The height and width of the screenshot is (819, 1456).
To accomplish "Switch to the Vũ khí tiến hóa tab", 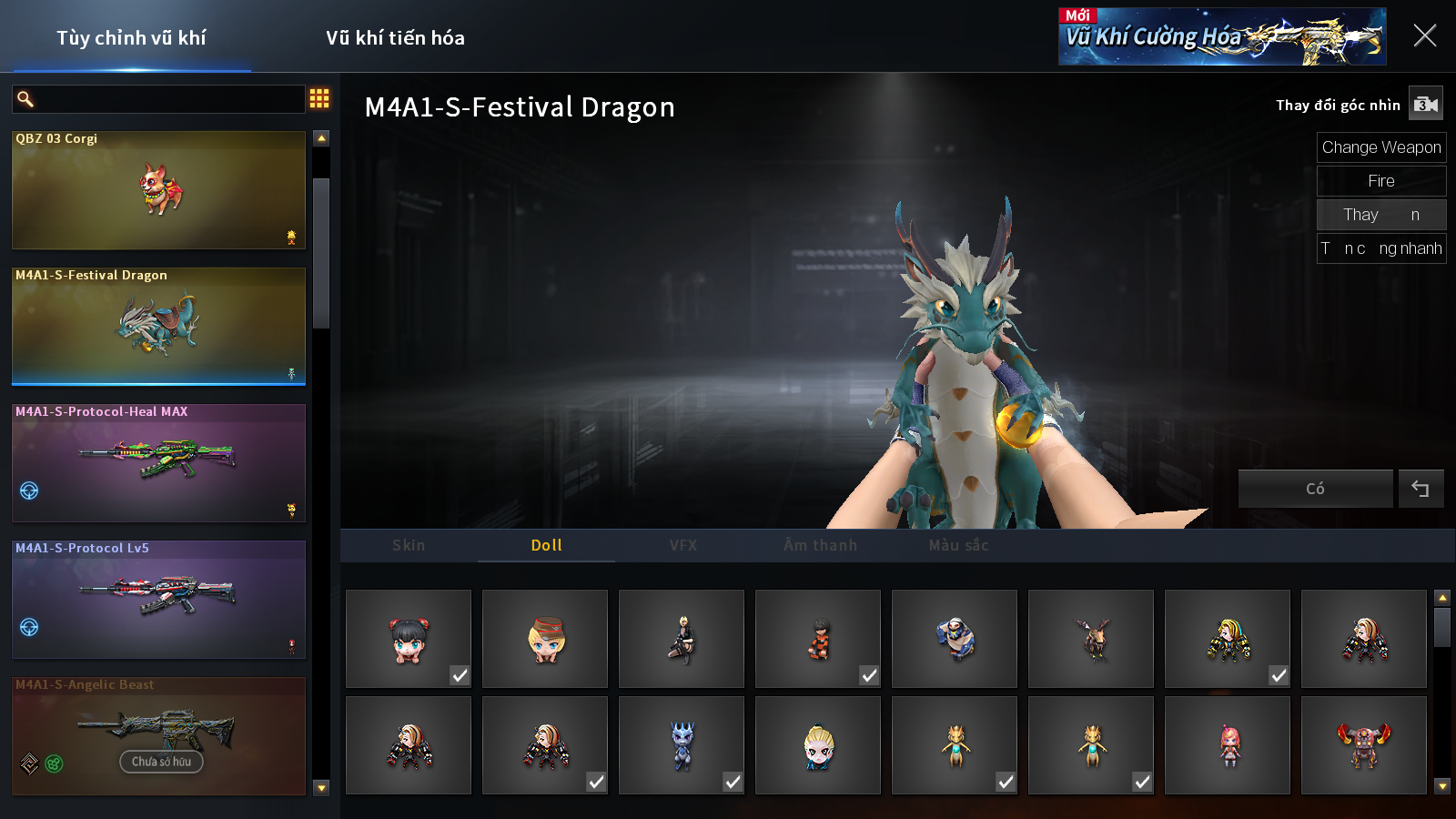I will click(x=395, y=38).
